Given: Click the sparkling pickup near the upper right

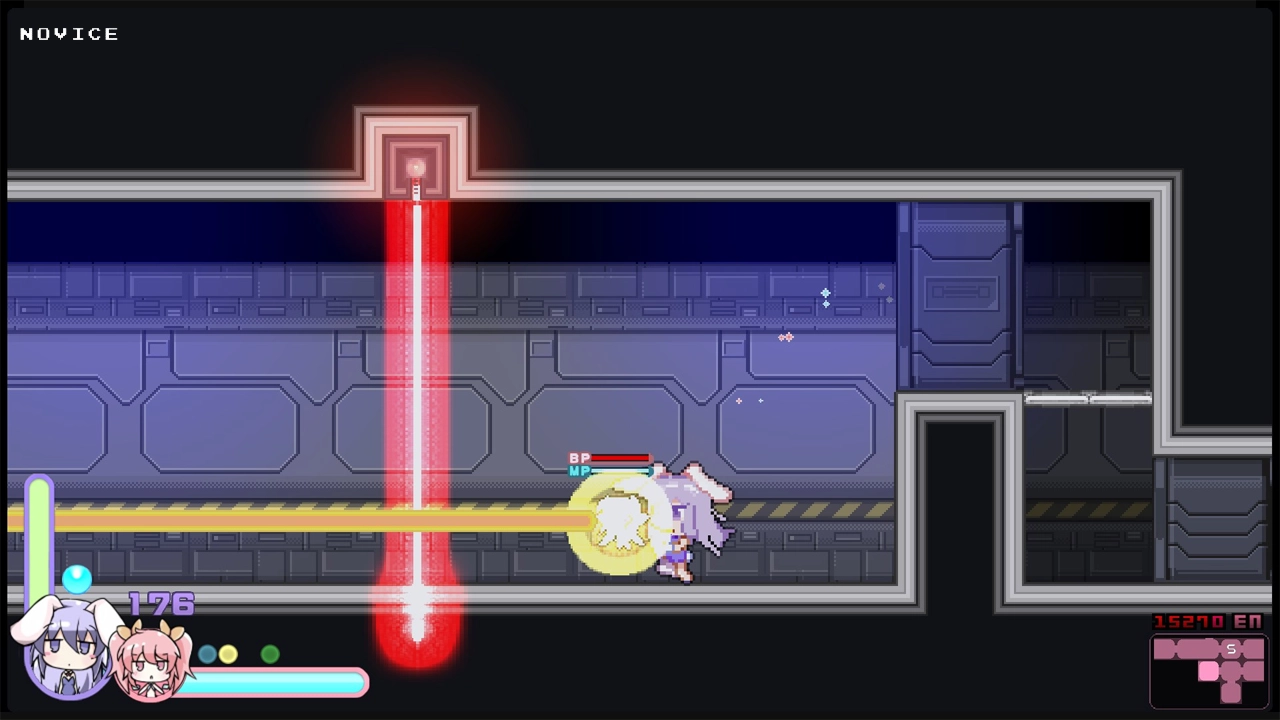Looking at the screenshot, I should (x=825, y=295).
